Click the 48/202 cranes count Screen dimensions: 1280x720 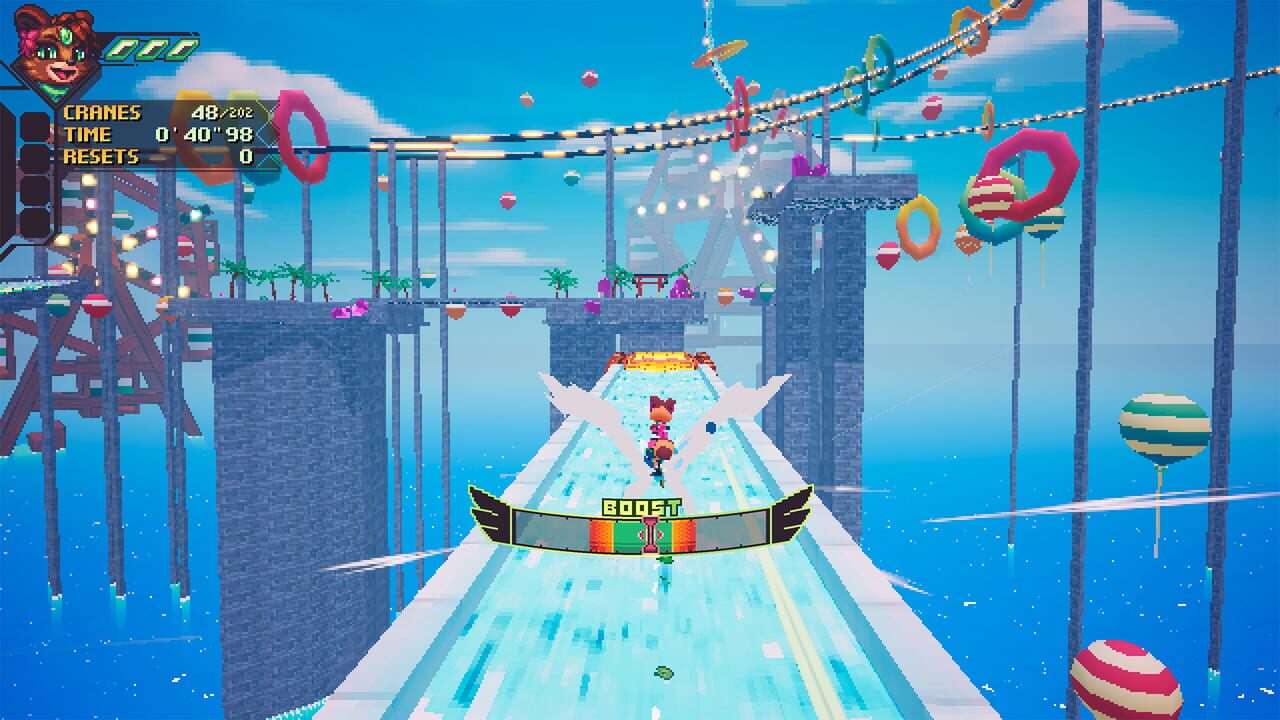tap(222, 111)
